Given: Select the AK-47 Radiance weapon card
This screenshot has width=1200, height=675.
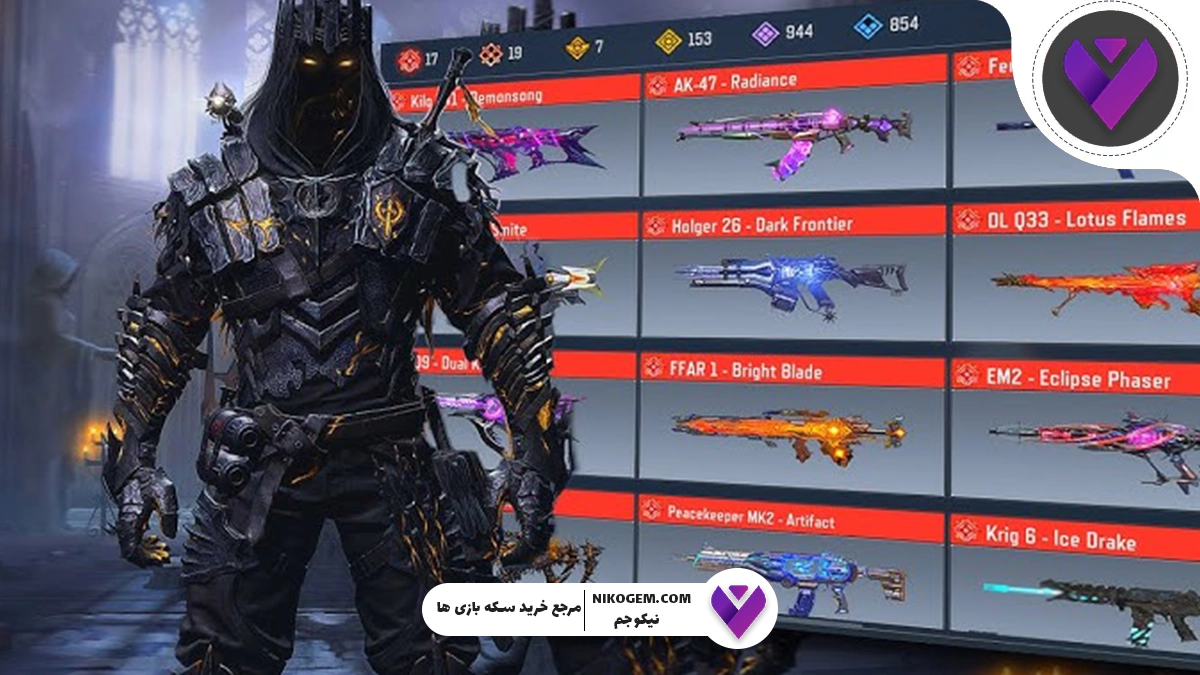Looking at the screenshot, I should [793, 133].
